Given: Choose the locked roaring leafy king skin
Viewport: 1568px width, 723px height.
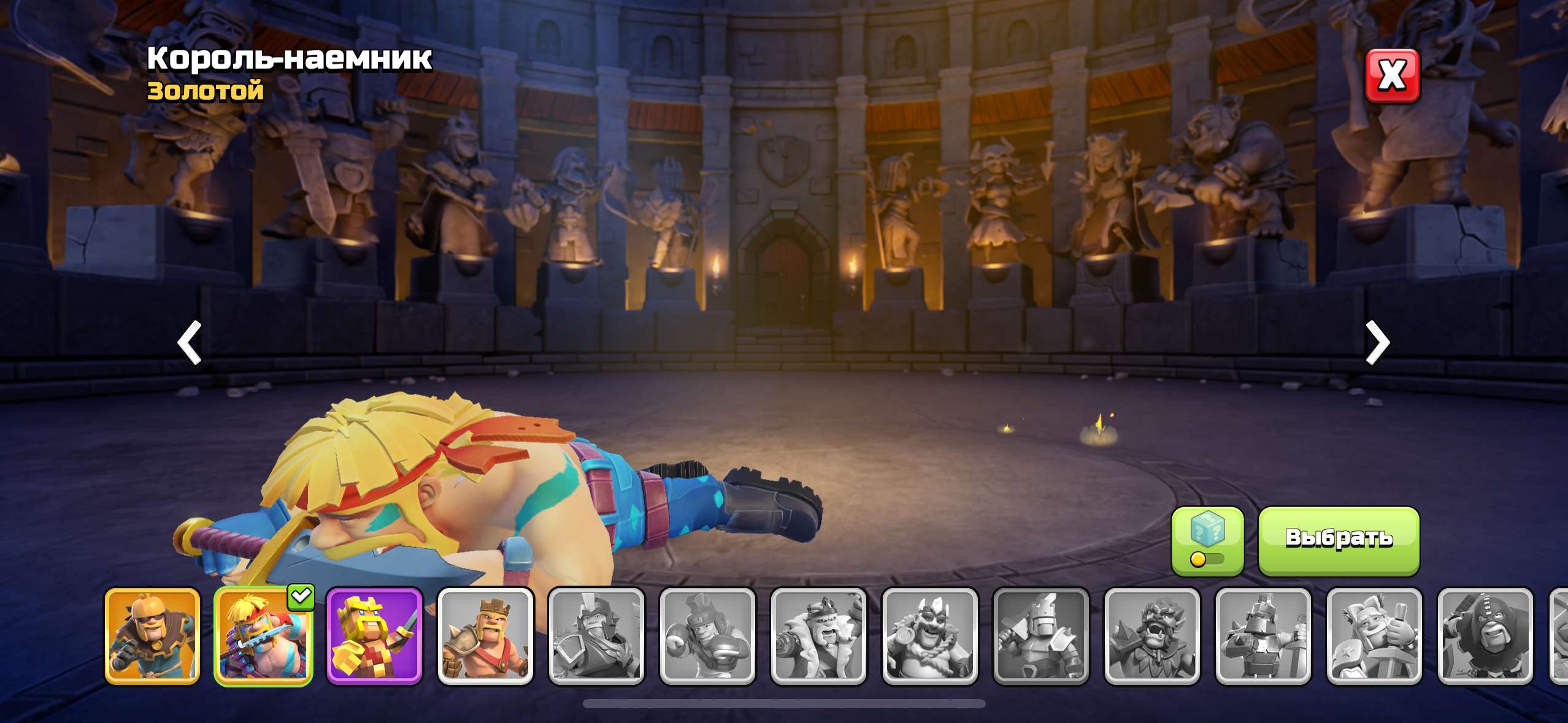Looking at the screenshot, I should tap(1151, 636).
